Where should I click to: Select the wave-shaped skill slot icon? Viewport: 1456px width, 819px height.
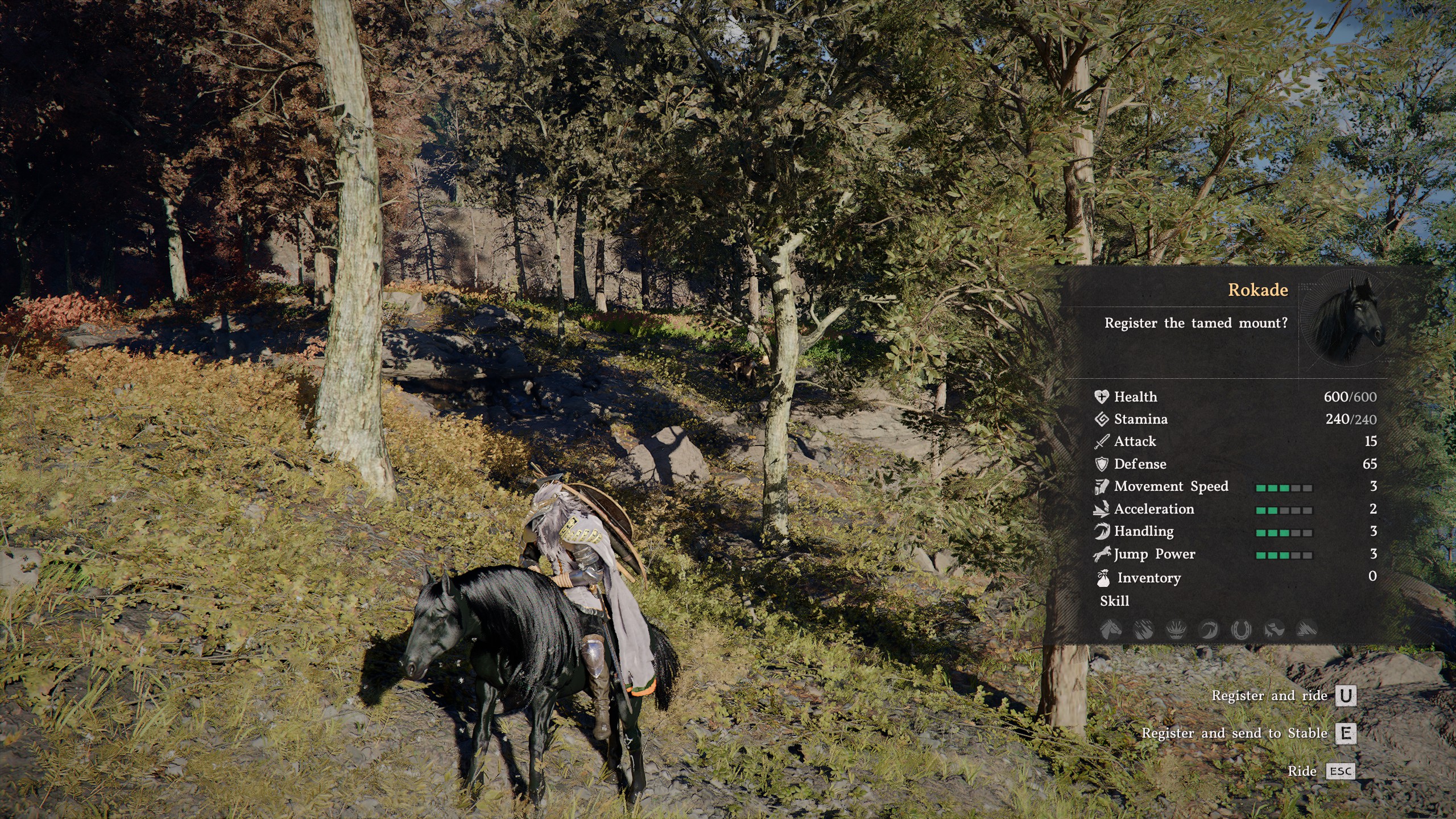click(1209, 629)
